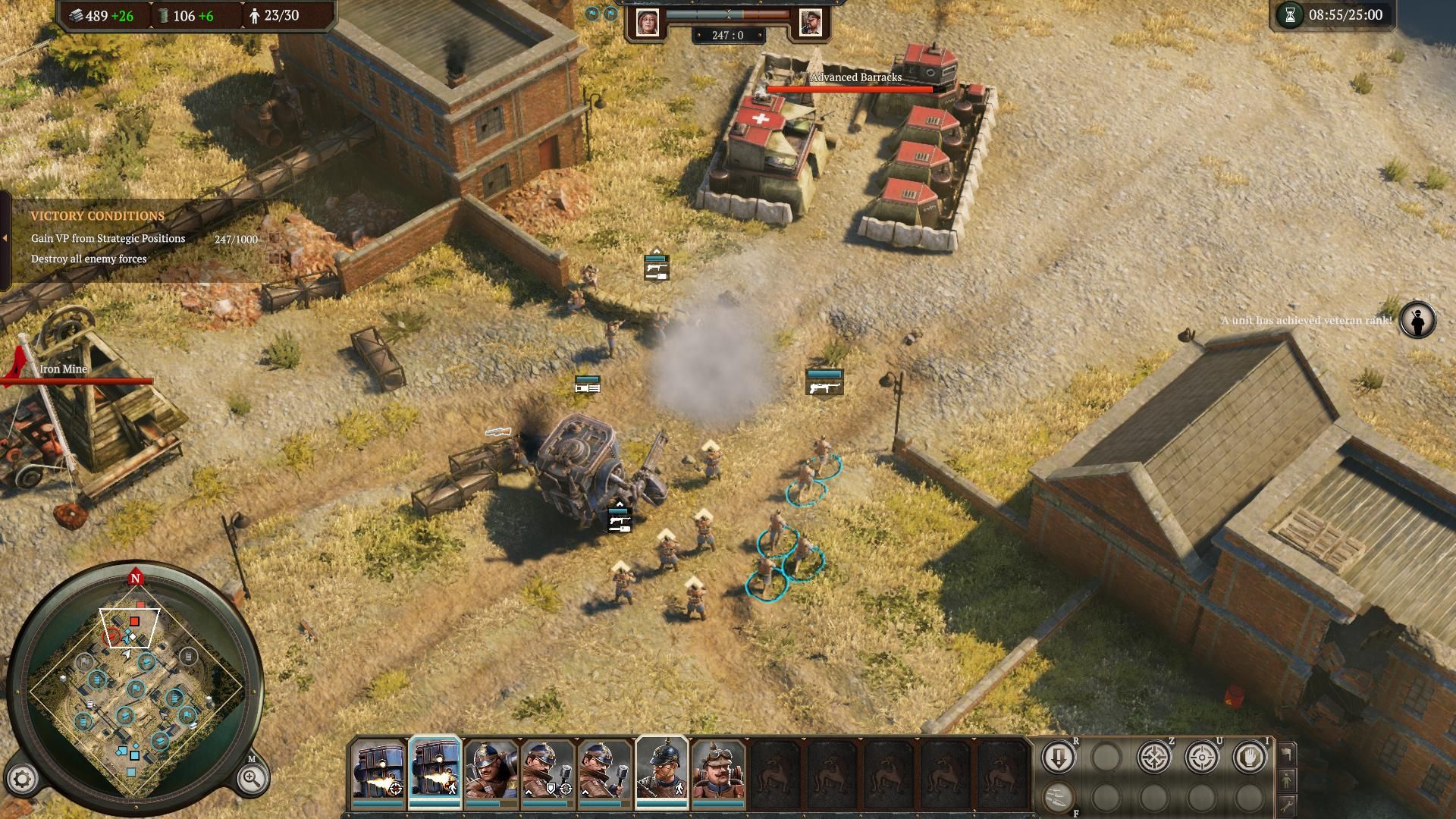Collapse the Victory Conditions panel arrow

5,238
